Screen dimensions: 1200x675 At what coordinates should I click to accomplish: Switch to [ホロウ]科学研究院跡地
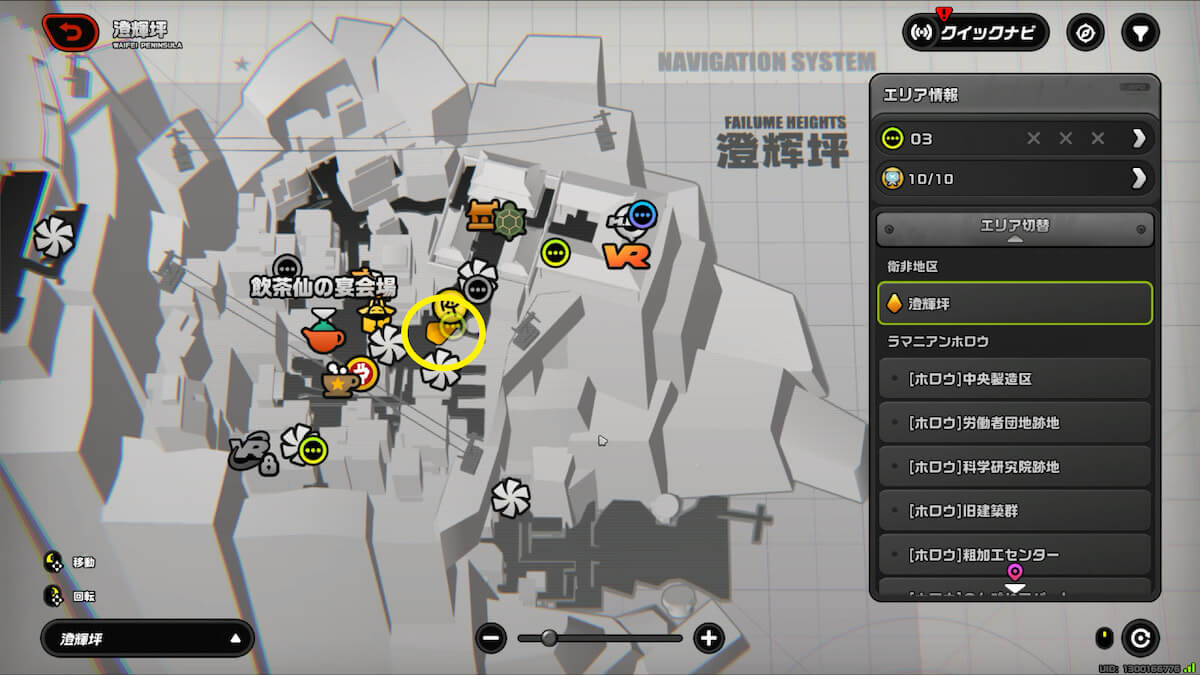(x=1014, y=467)
